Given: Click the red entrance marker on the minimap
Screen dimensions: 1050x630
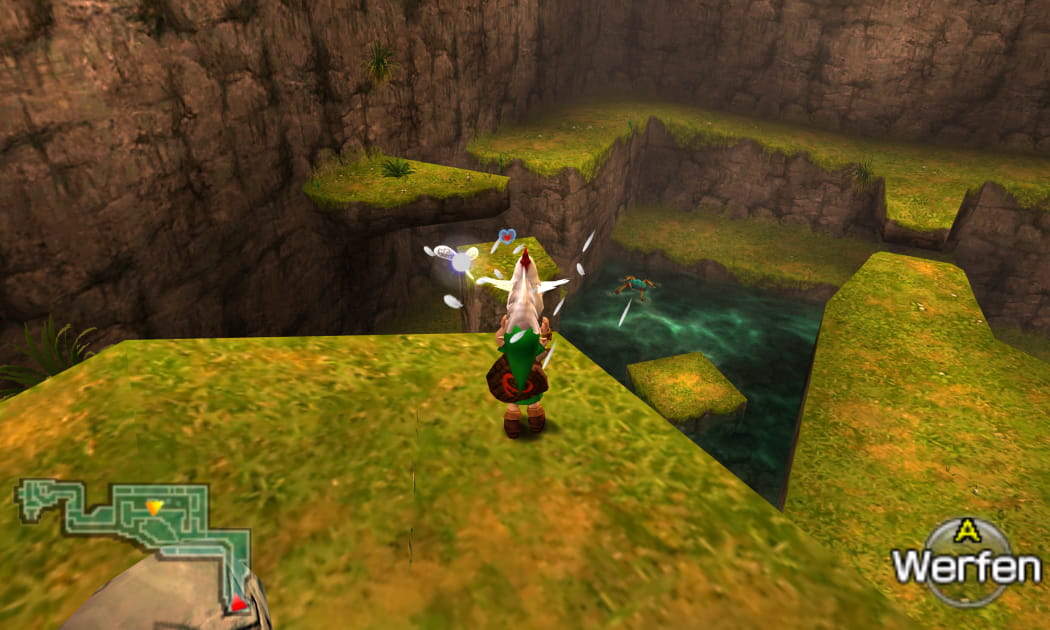Looking at the screenshot, I should [238, 602].
